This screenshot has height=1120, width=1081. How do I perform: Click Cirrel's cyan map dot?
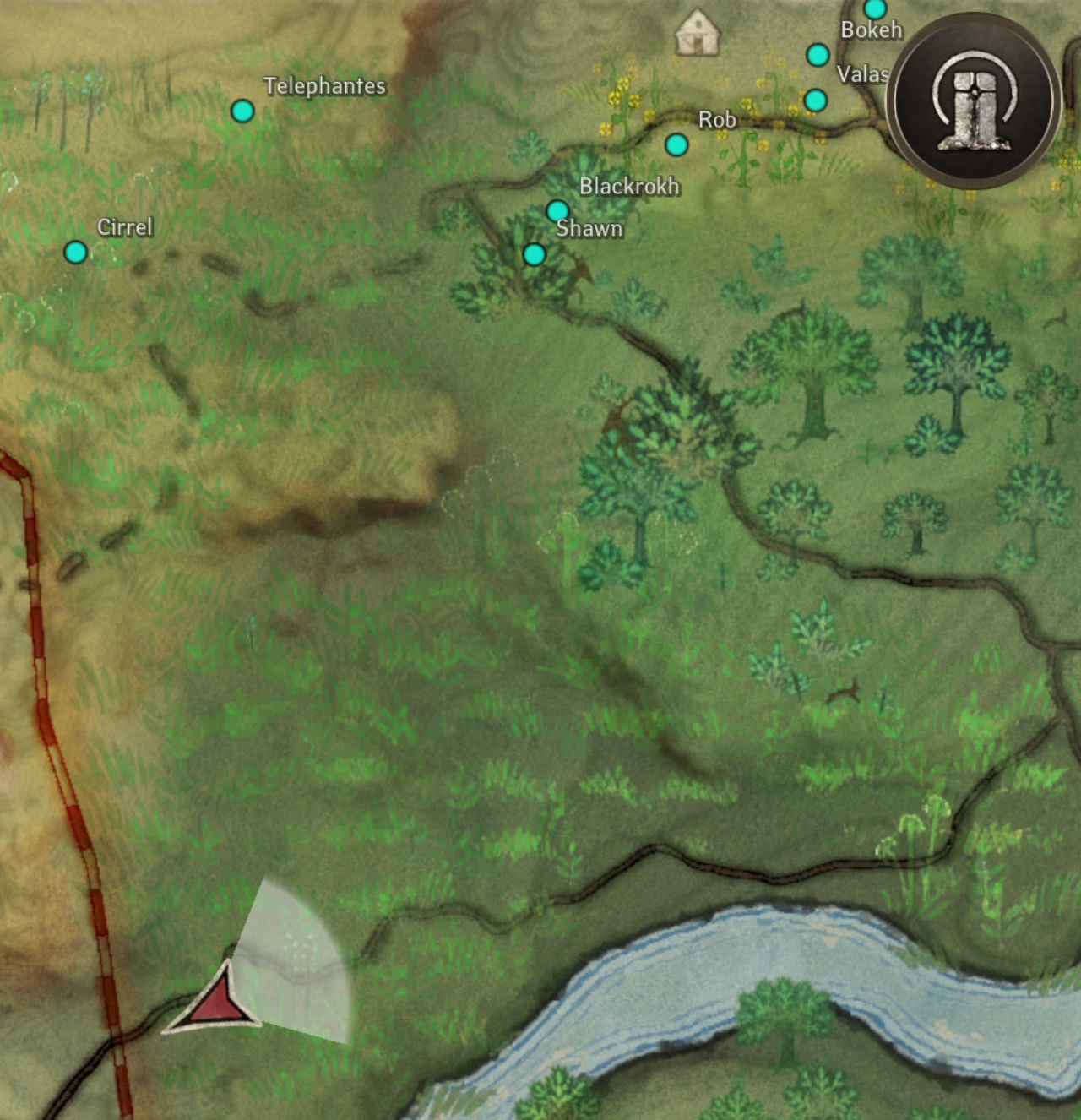click(76, 252)
